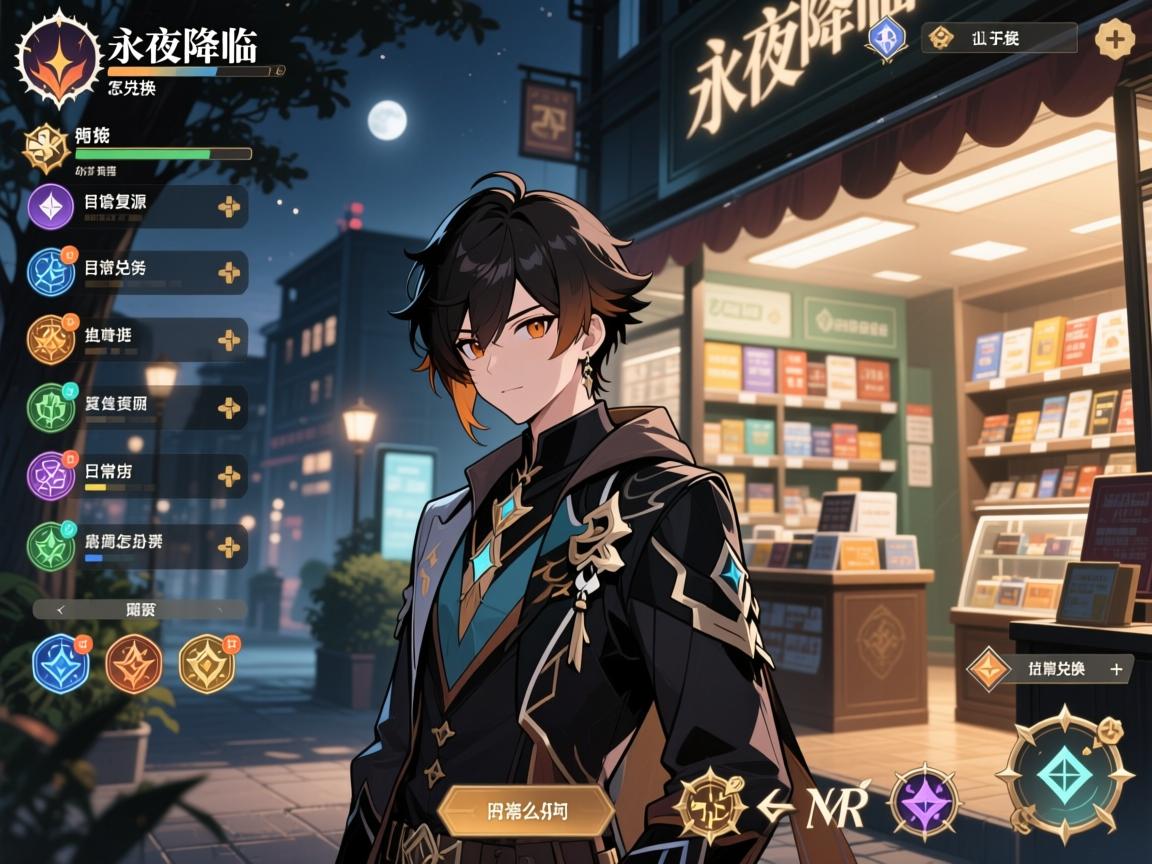Image resolution: width=1152 pixels, height=864 pixels.
Task: Select the purple diamond icon list row
Action: coord(137,206)
